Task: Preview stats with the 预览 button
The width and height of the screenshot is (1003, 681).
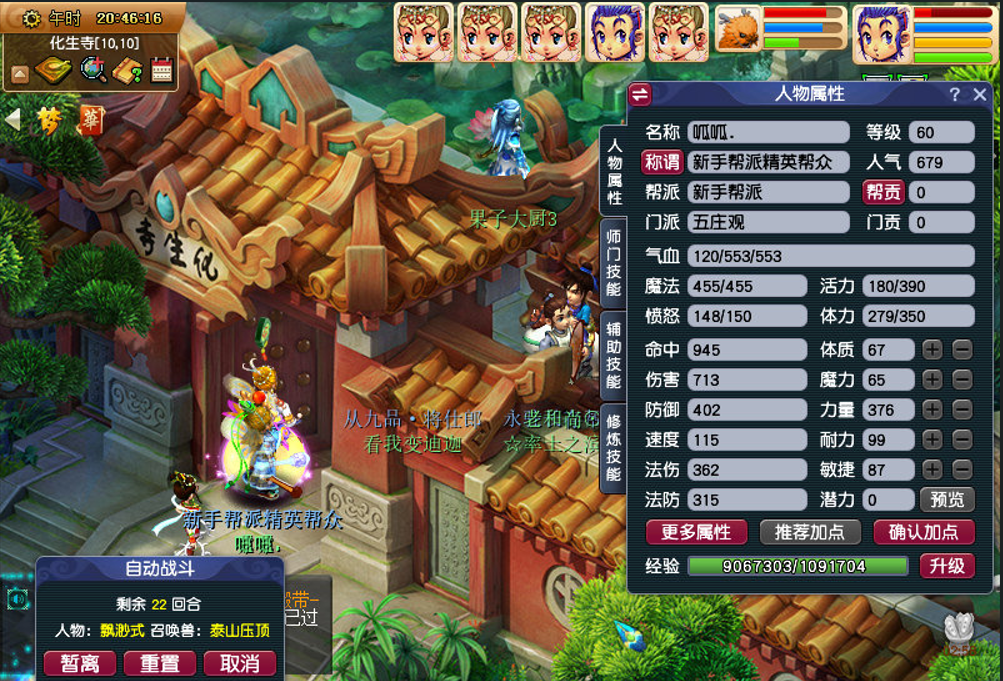Action: (946, 500)
